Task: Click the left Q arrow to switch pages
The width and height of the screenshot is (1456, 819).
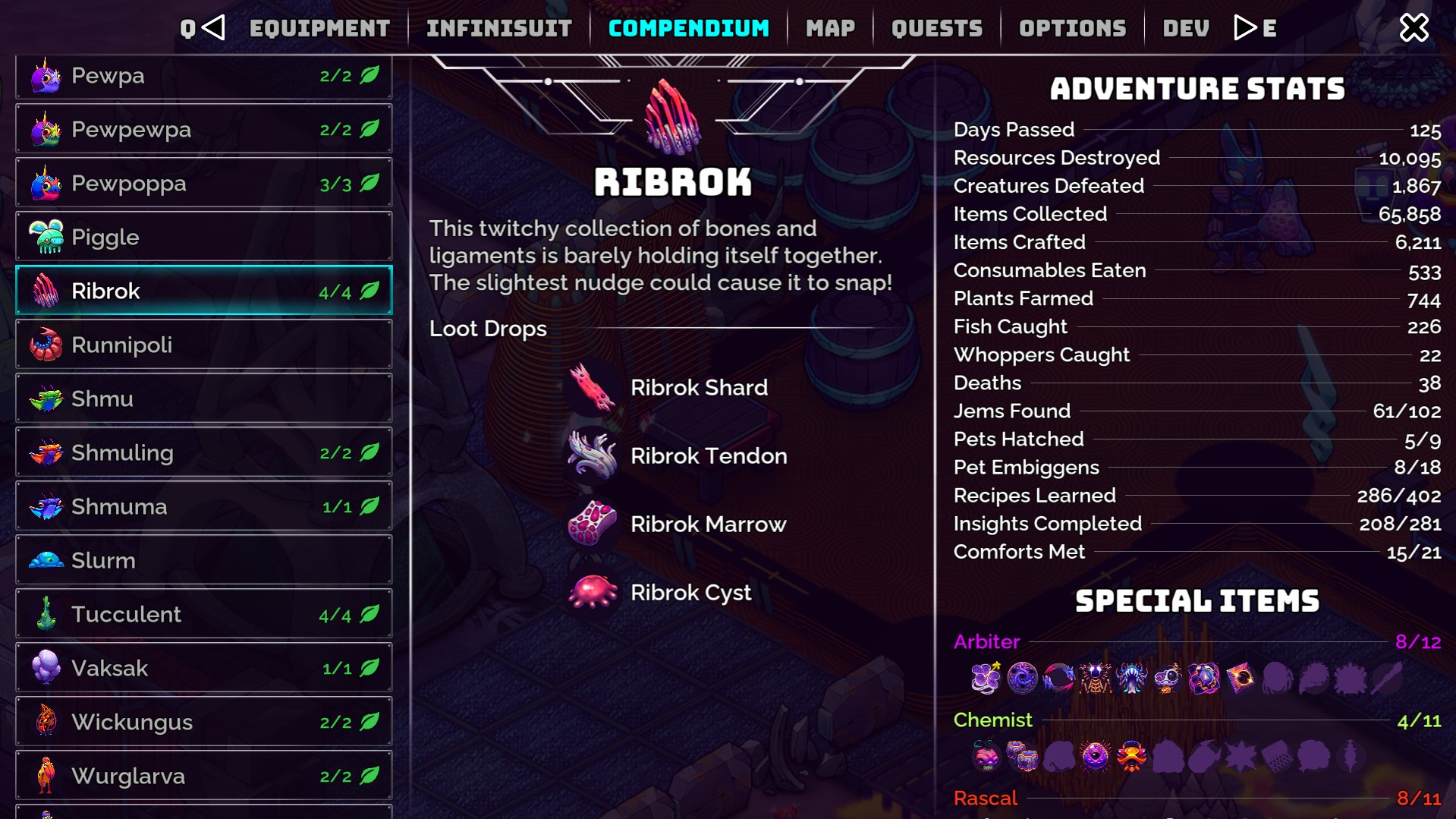Action: point(213,27)
